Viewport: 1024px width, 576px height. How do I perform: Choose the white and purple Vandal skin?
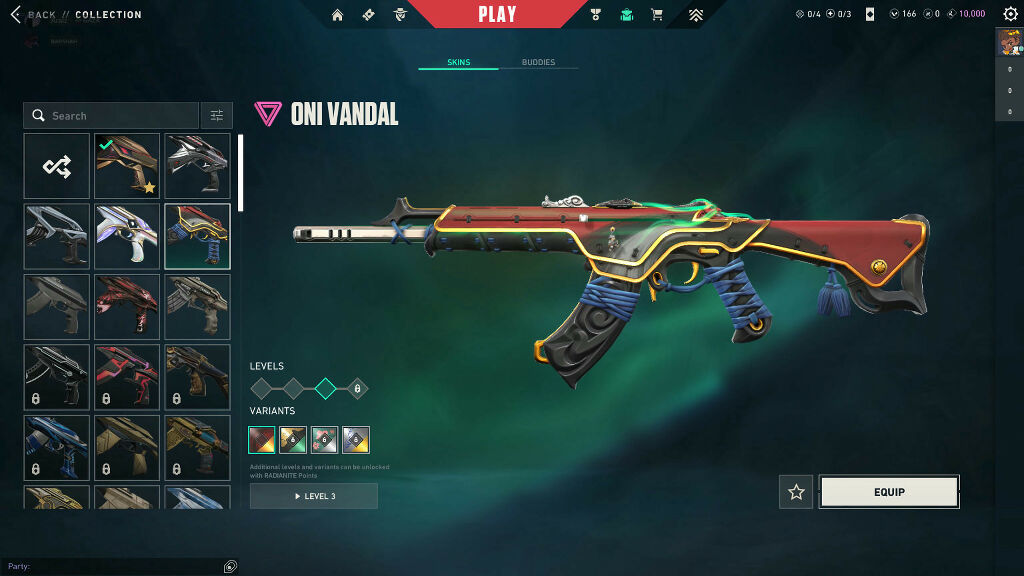point(127,237)
